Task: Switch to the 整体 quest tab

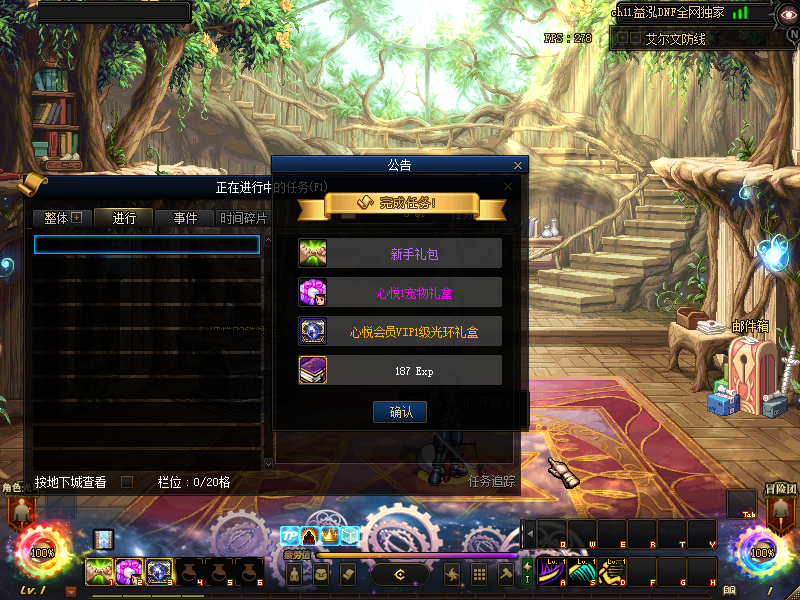Action: click(62, 218)
